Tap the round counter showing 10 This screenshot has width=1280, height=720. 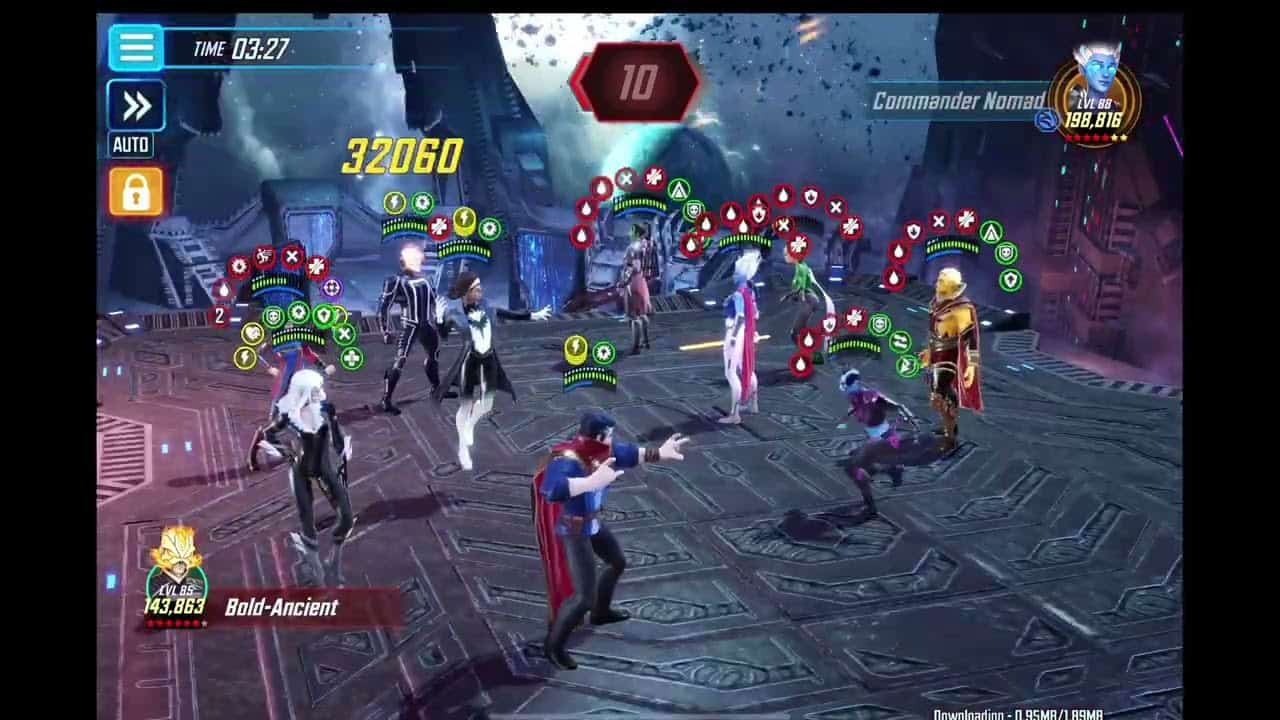pos(638,80)
